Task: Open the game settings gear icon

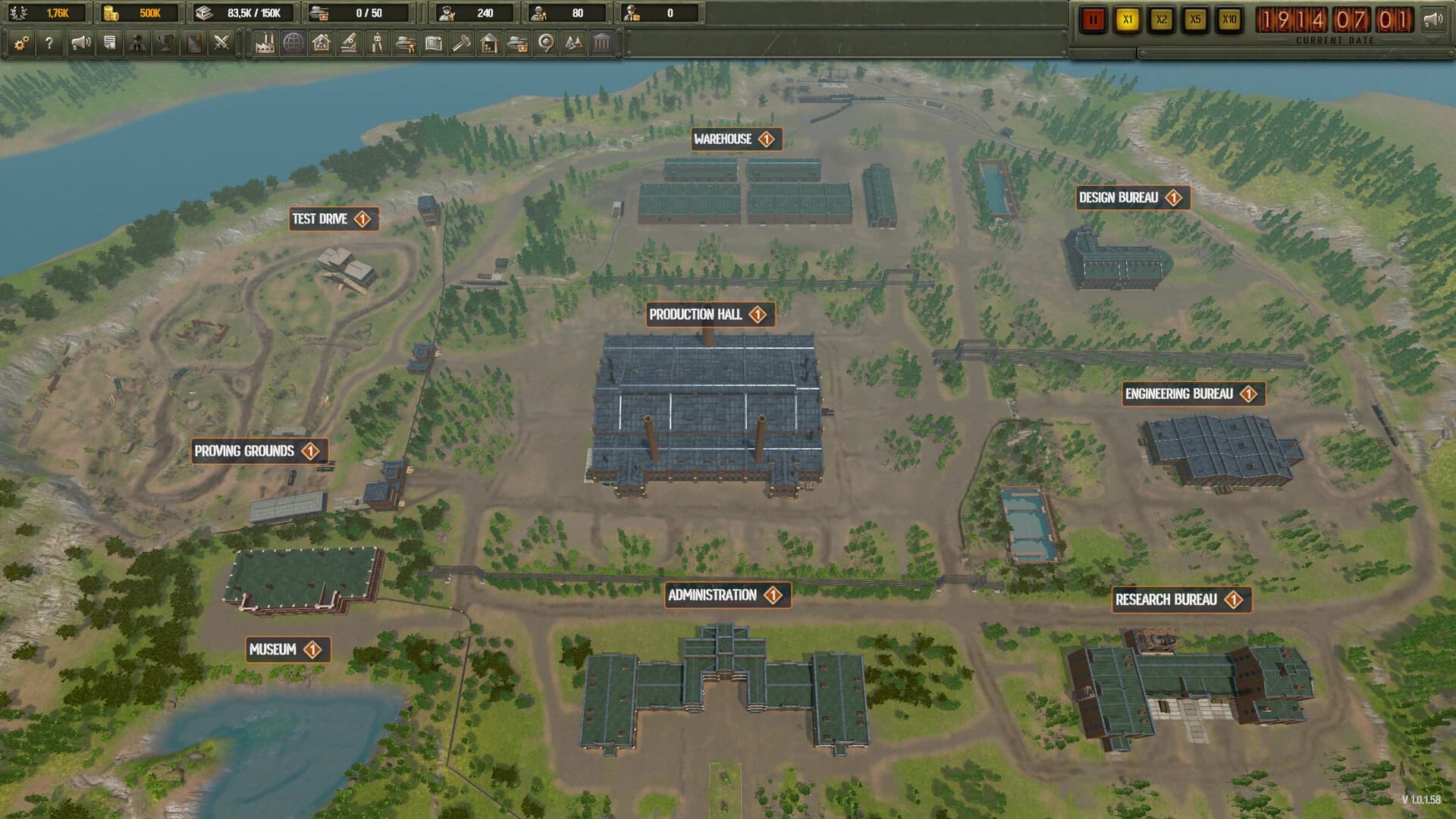Action: click(20, 43)
